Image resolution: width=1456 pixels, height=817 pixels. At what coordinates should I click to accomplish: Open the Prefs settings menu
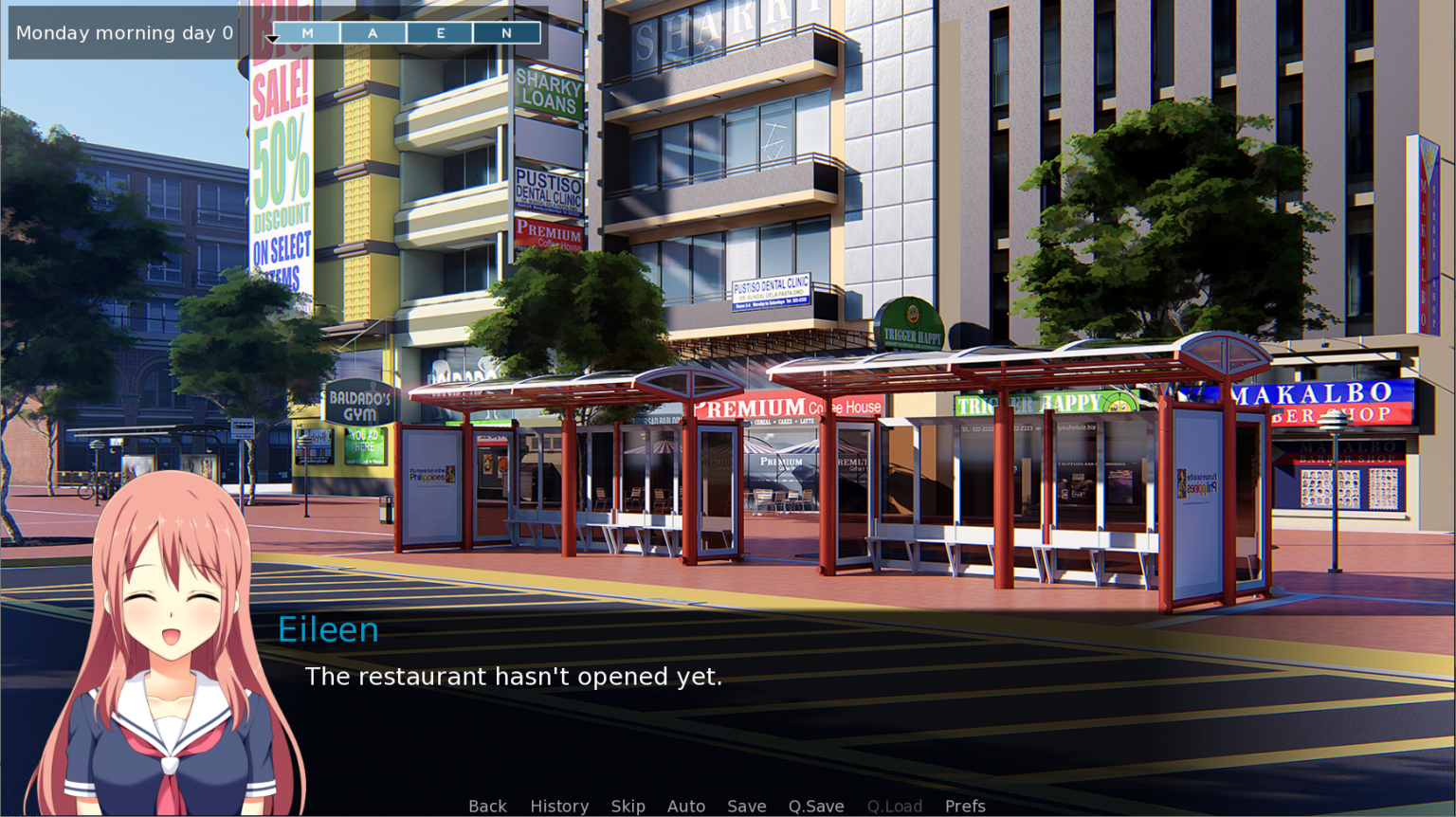965,806
